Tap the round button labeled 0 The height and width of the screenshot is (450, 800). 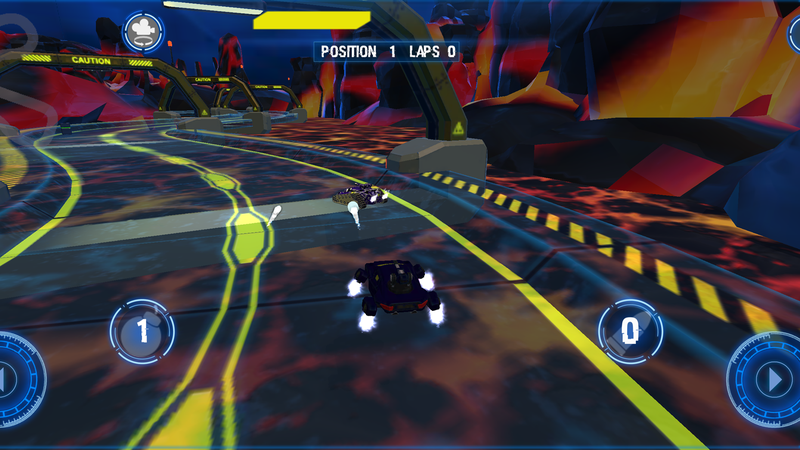point(630,331)
